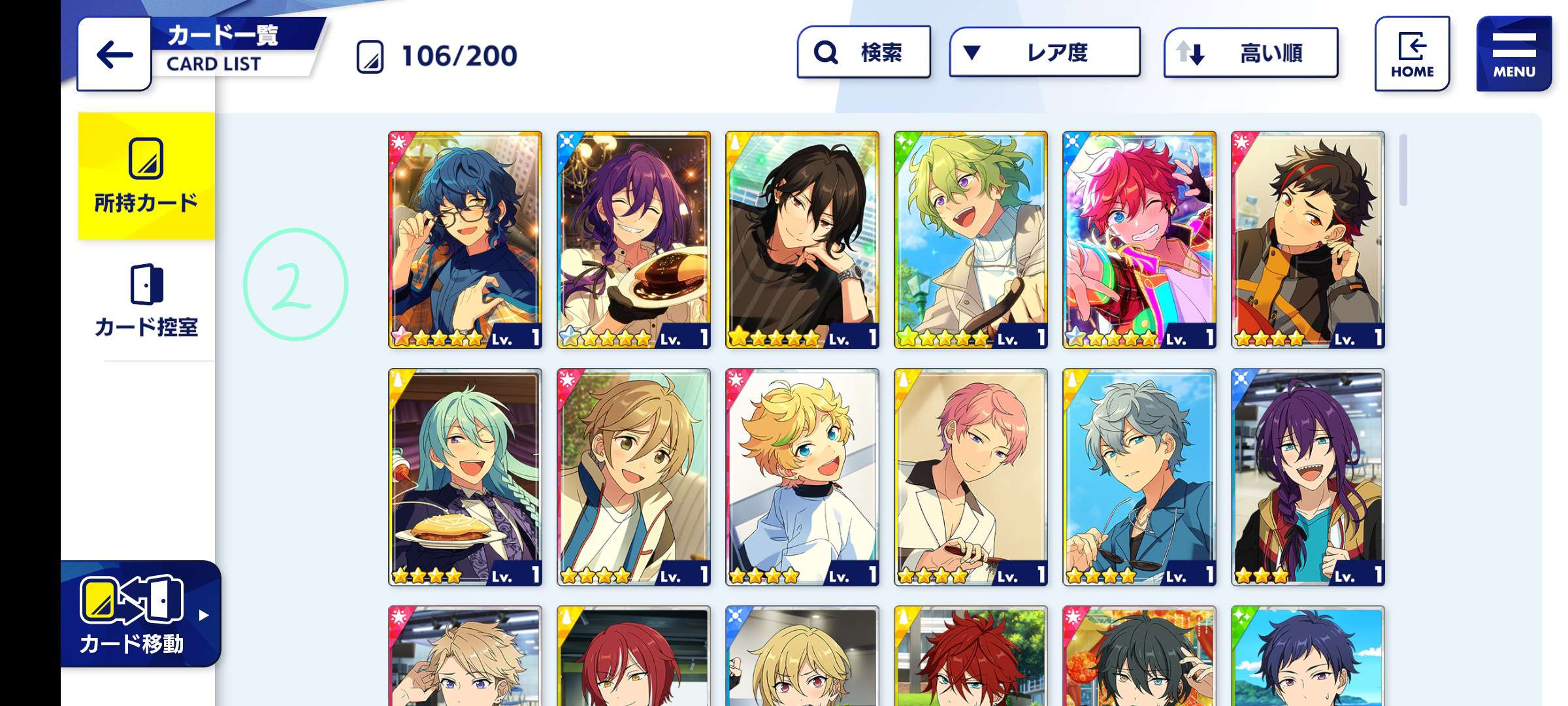The image size is (1568, 706).
Task: Return to the HOME screen
Action: 1412,54
